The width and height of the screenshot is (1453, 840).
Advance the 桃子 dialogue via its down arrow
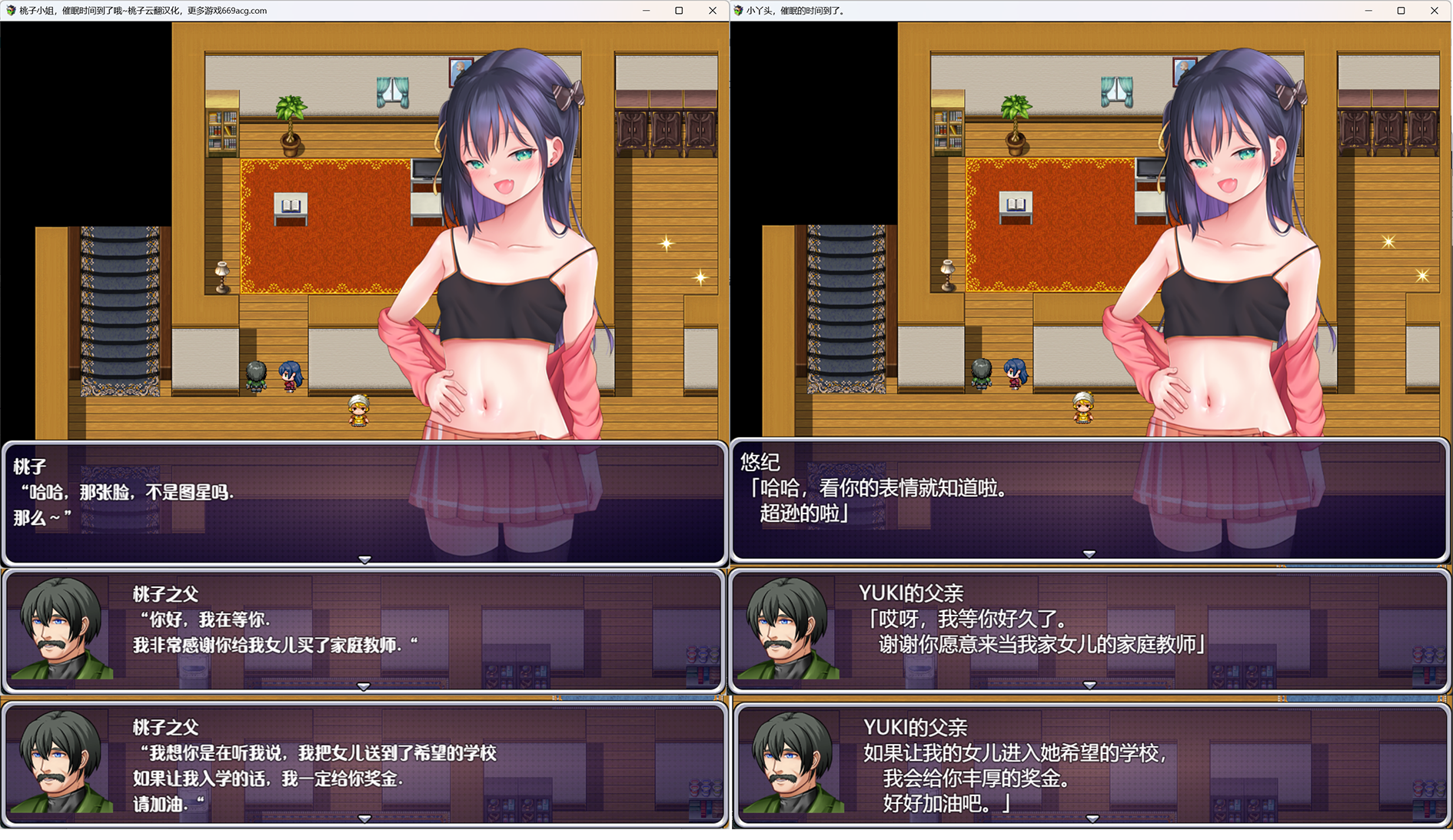tap(363, 560)
